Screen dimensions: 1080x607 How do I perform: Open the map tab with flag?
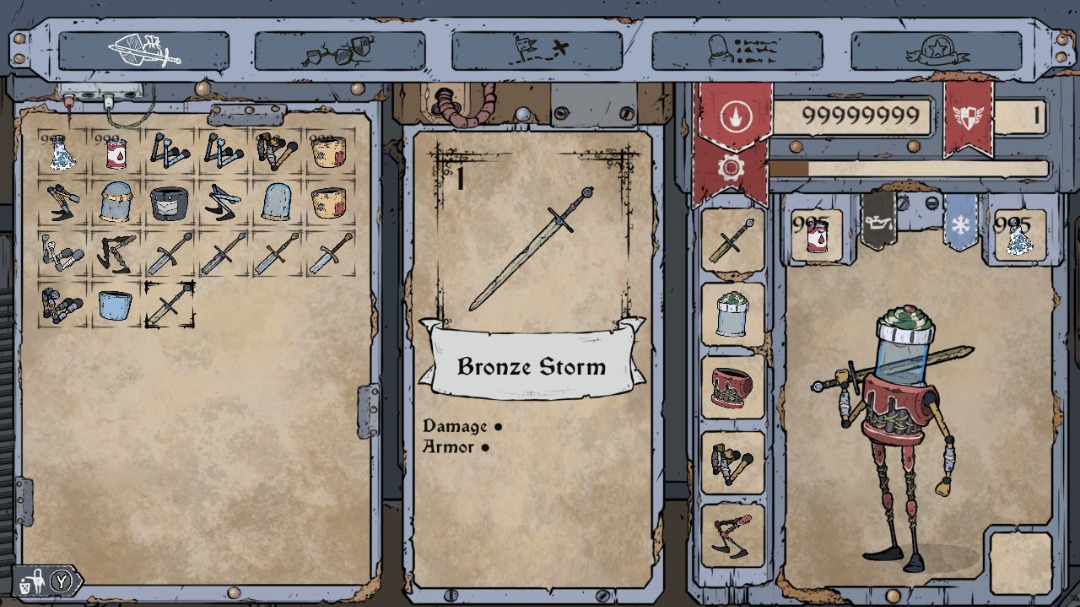click(x=537, y=50)
